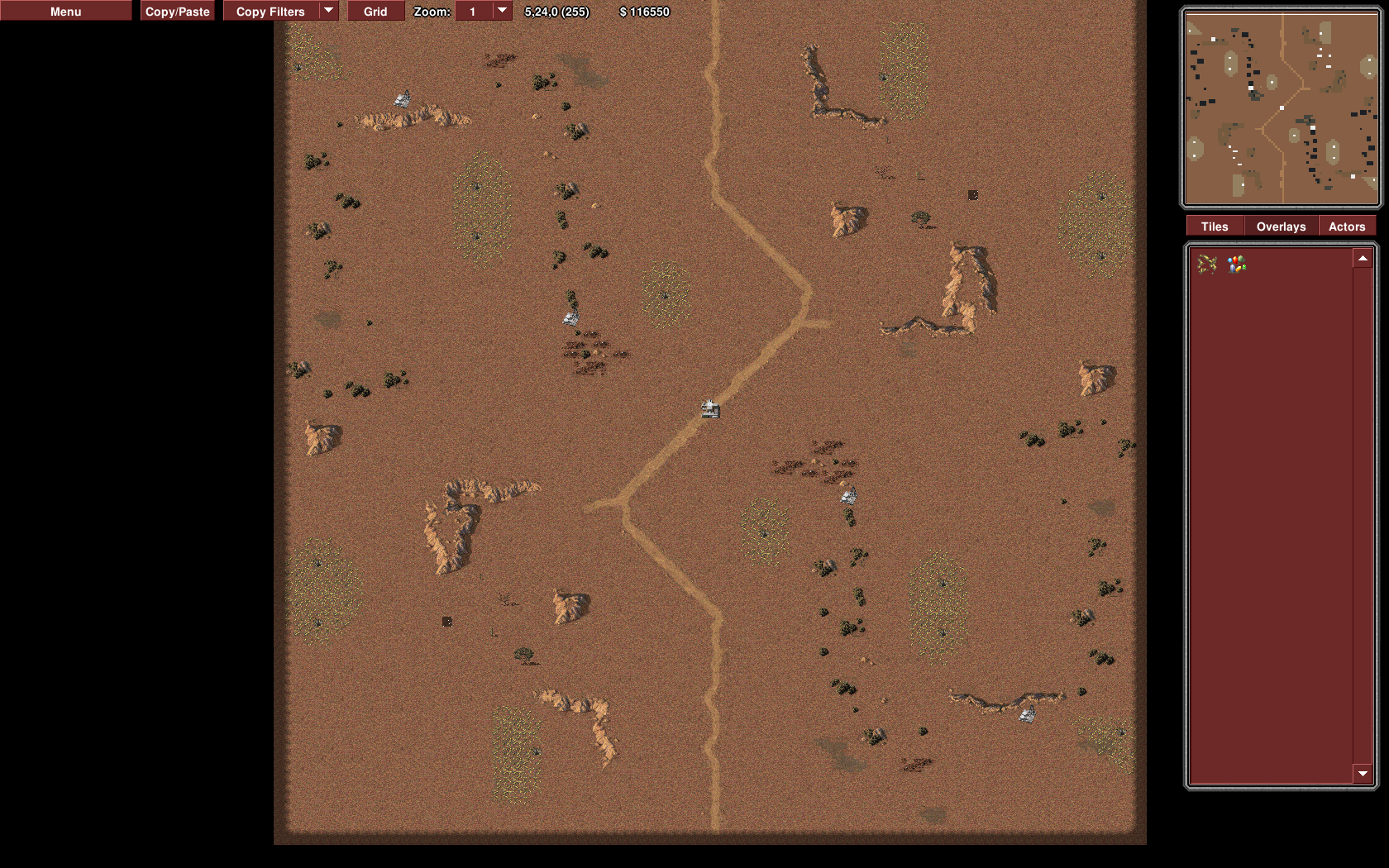Open the Copy Filters dropdown
This screenshot has width=1389, height=868.
pos(328,11)
